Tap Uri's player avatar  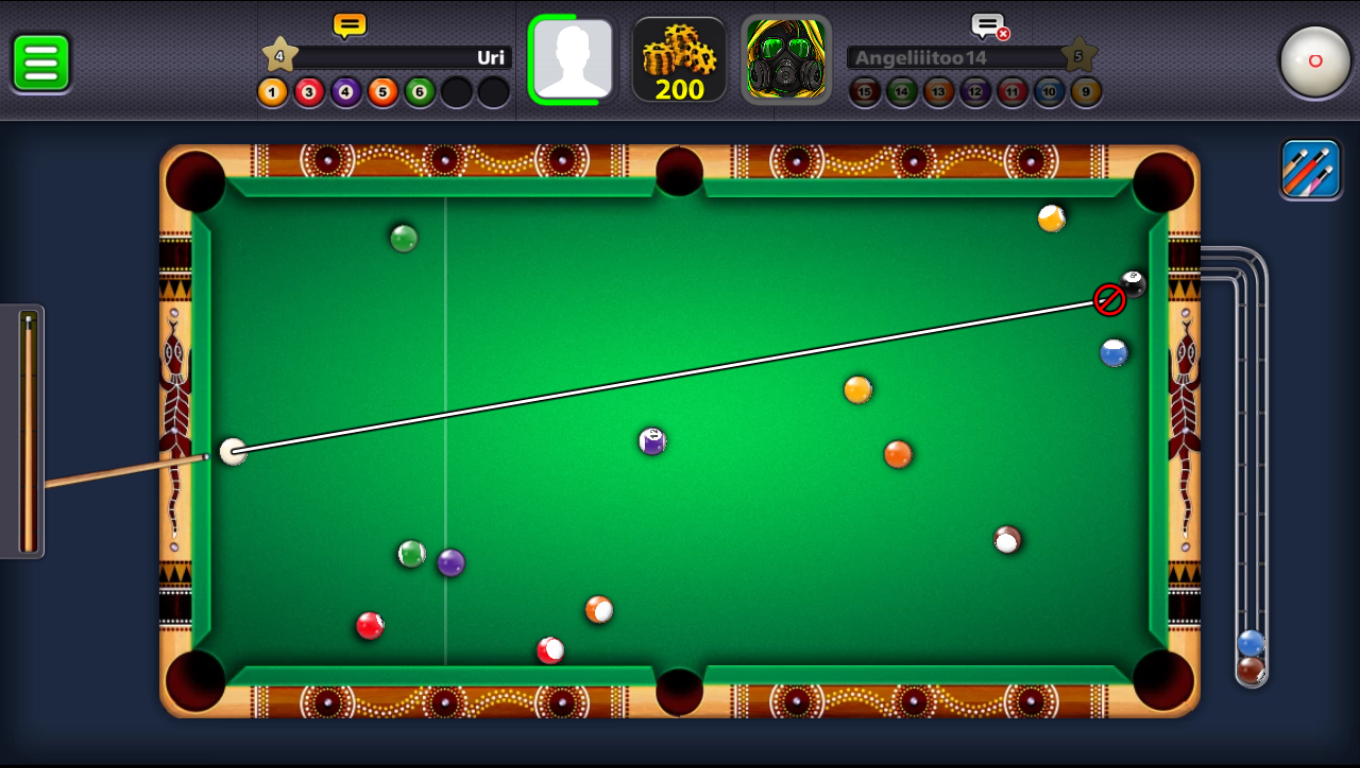pos(572,59)
